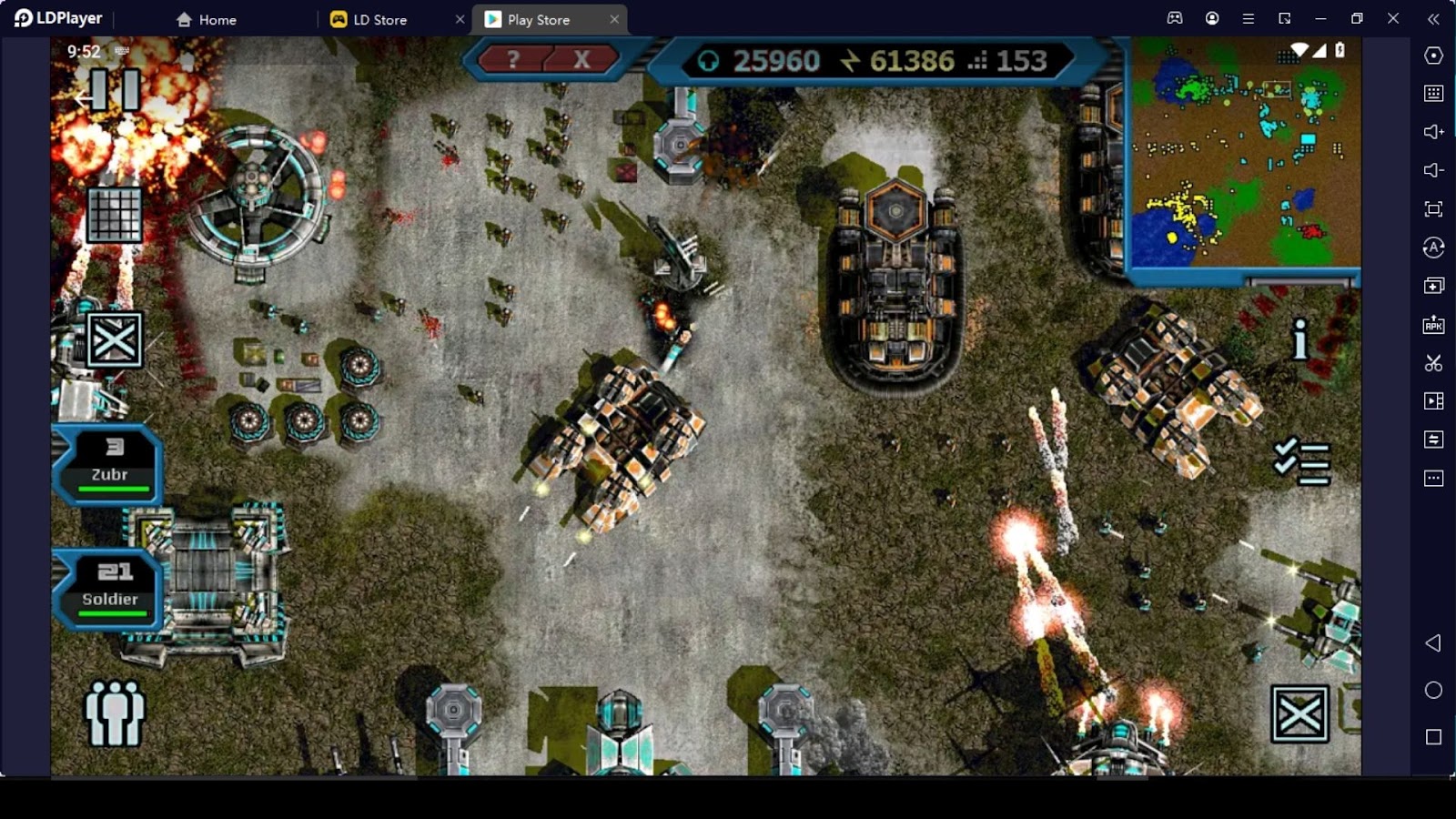This screenshot has width=1456, height=819.
Task: Click the red X button beside help
Action: [581, 60]
